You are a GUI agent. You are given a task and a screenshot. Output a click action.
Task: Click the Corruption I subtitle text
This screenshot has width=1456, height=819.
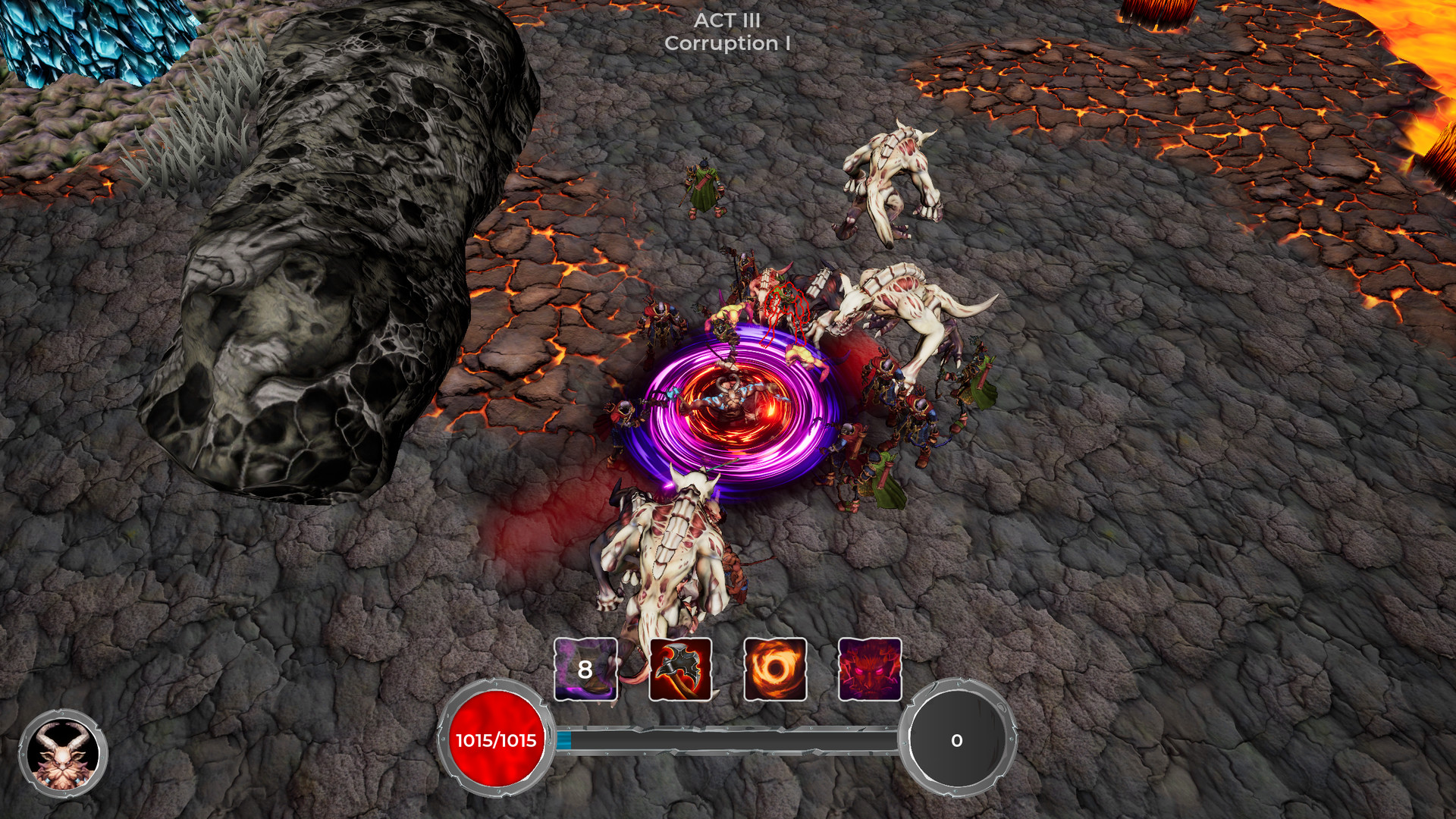click(727, 45)
